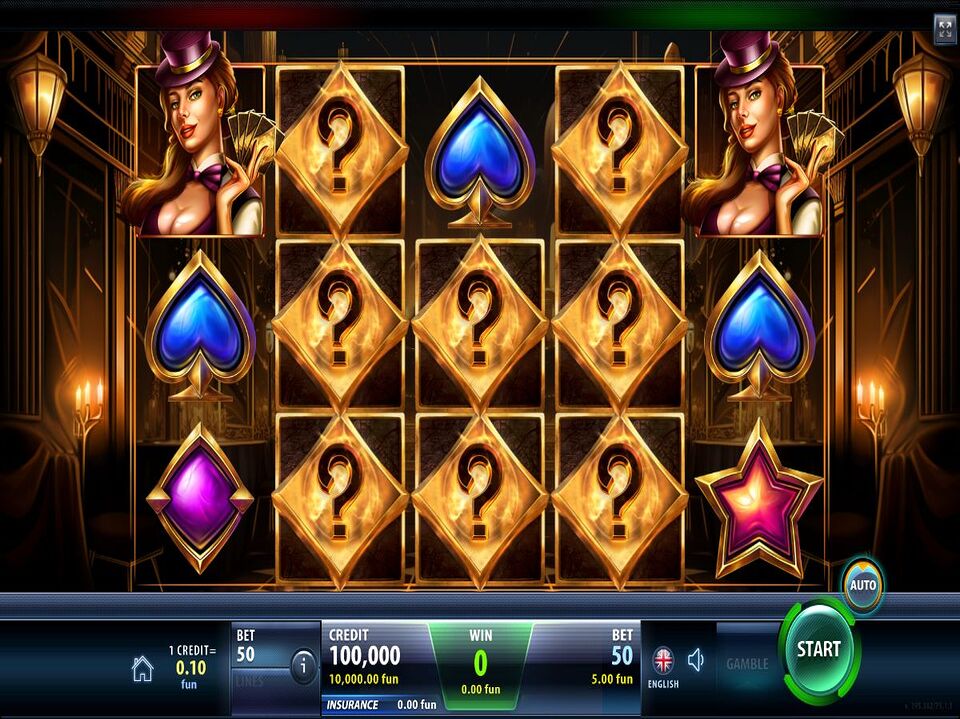Open the paytable info button

302,664
